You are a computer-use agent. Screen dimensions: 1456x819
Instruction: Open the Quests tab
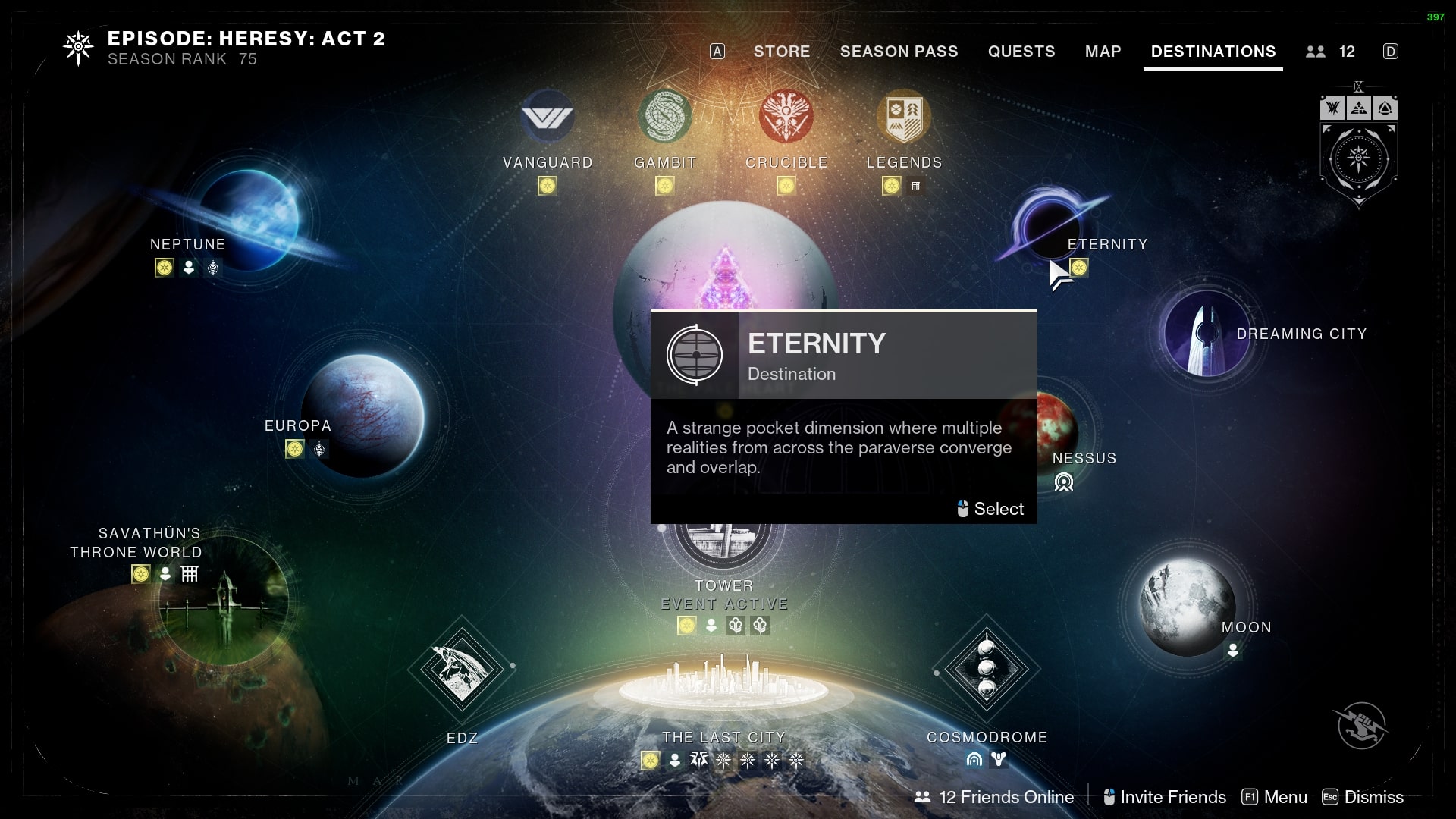(x=1021, y=52)
